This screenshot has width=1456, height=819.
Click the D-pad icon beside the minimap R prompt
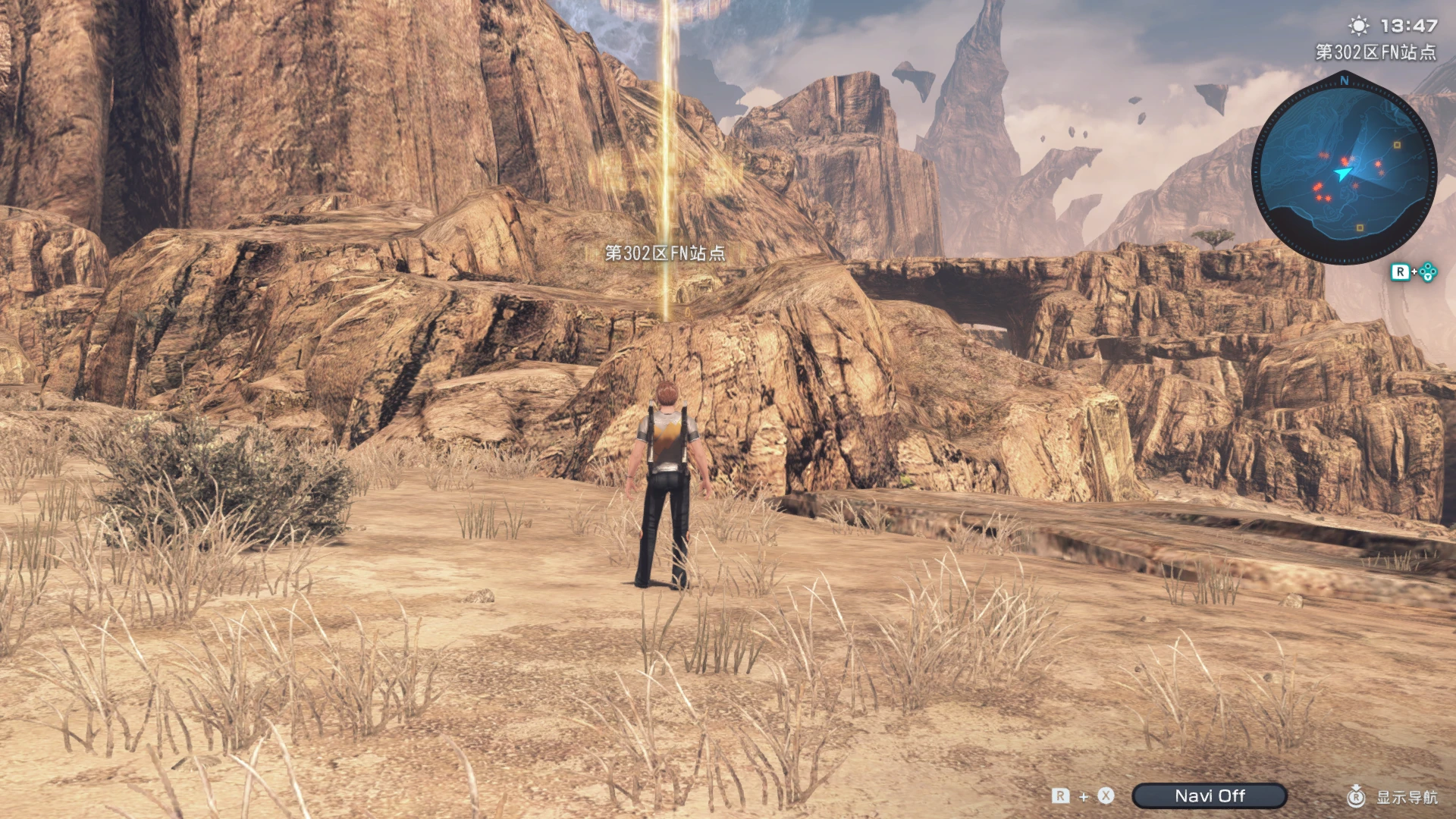pos(1427,271)
